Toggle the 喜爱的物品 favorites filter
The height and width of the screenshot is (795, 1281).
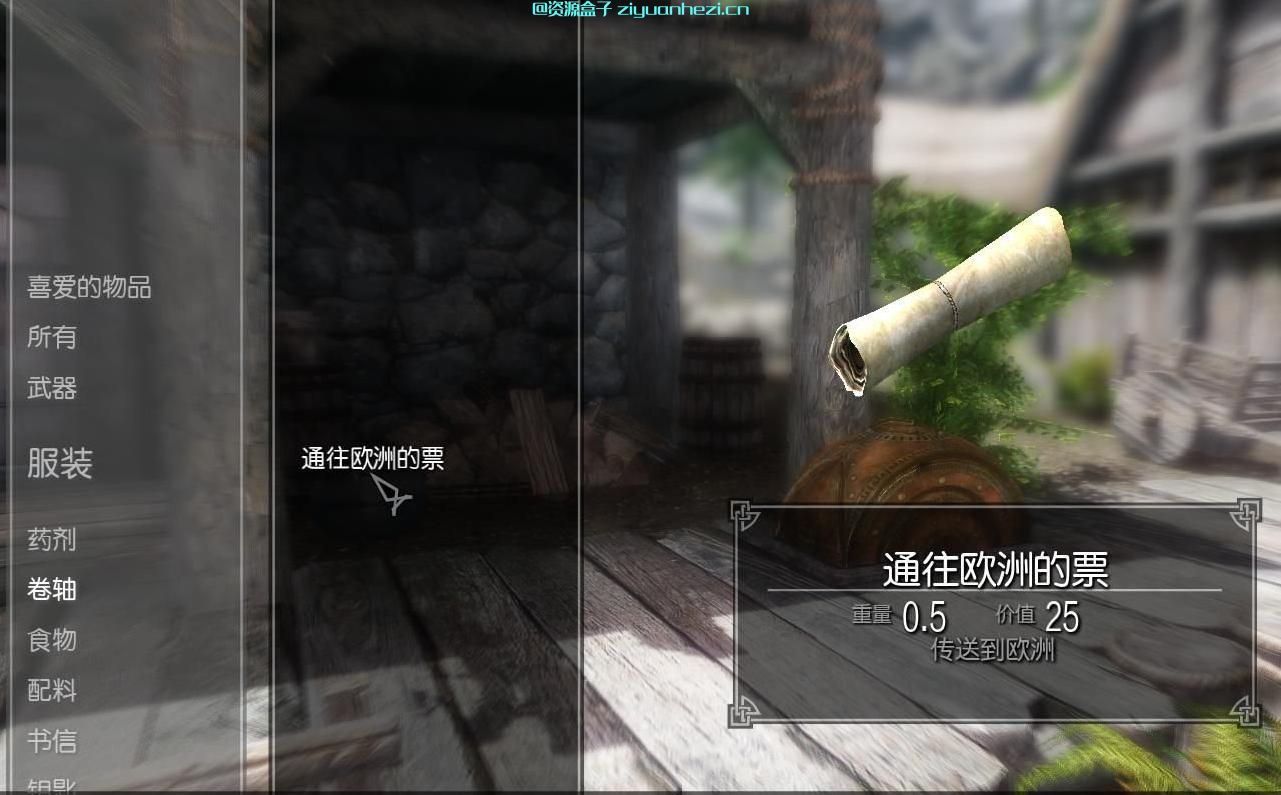click(x=85, y=288)
